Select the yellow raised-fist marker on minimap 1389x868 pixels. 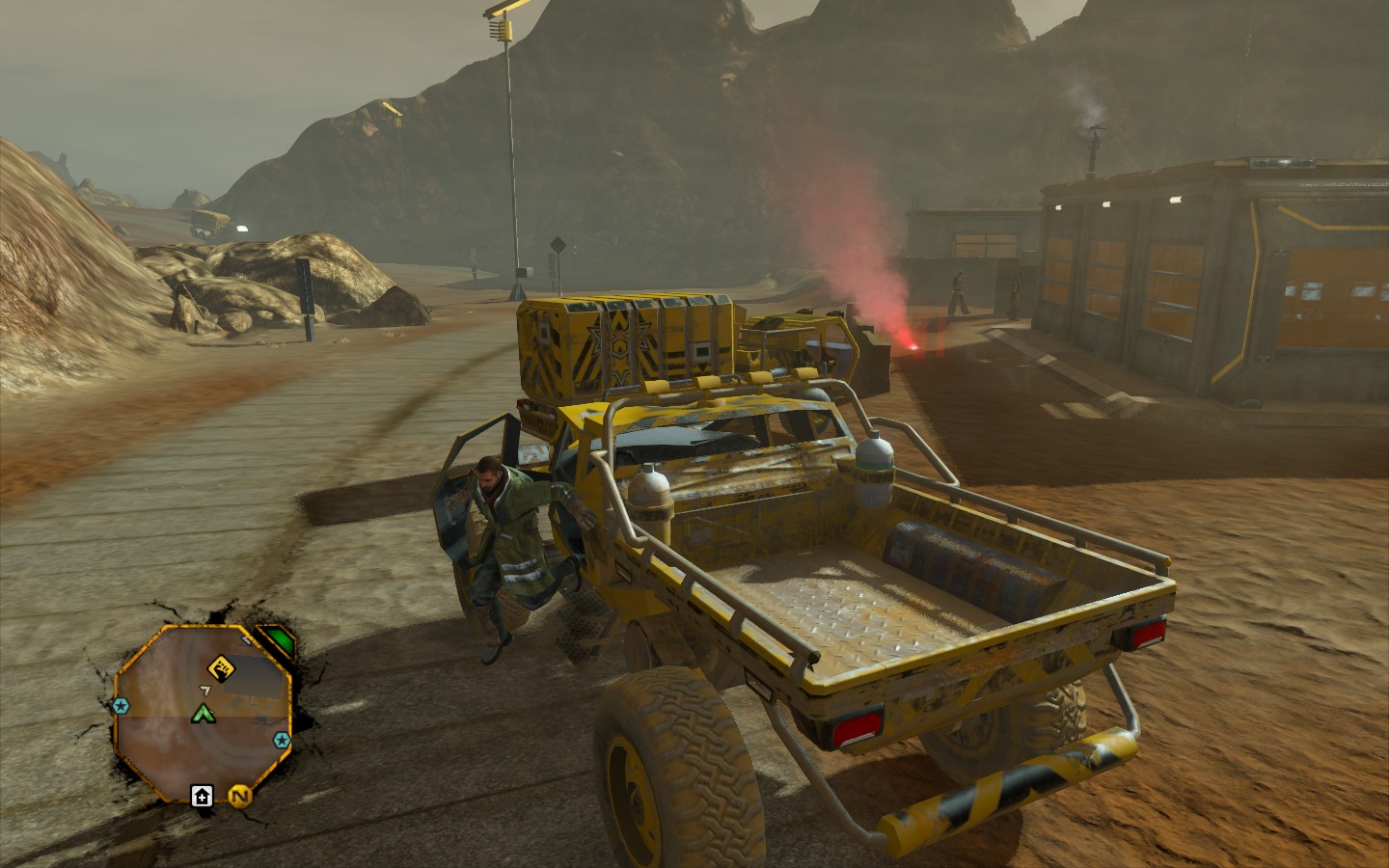[220, 666]
